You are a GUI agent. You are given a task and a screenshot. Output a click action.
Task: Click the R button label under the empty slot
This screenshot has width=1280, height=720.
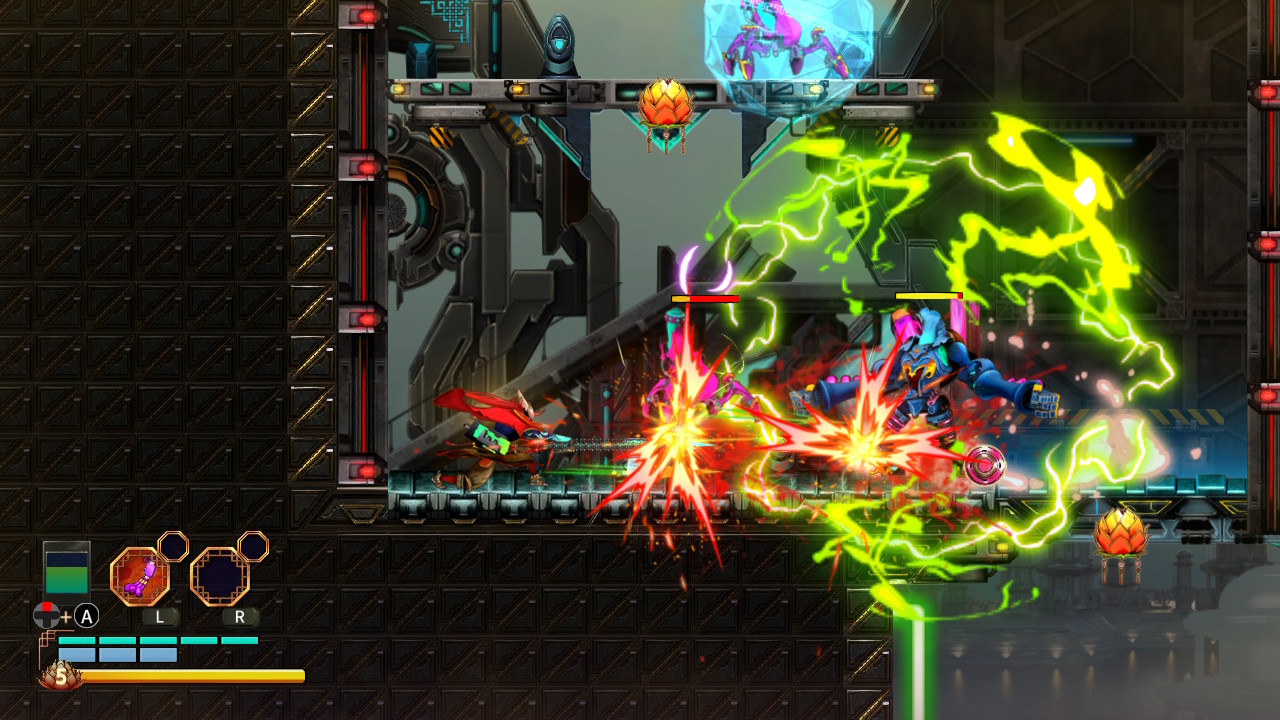(x=240, y=617)
